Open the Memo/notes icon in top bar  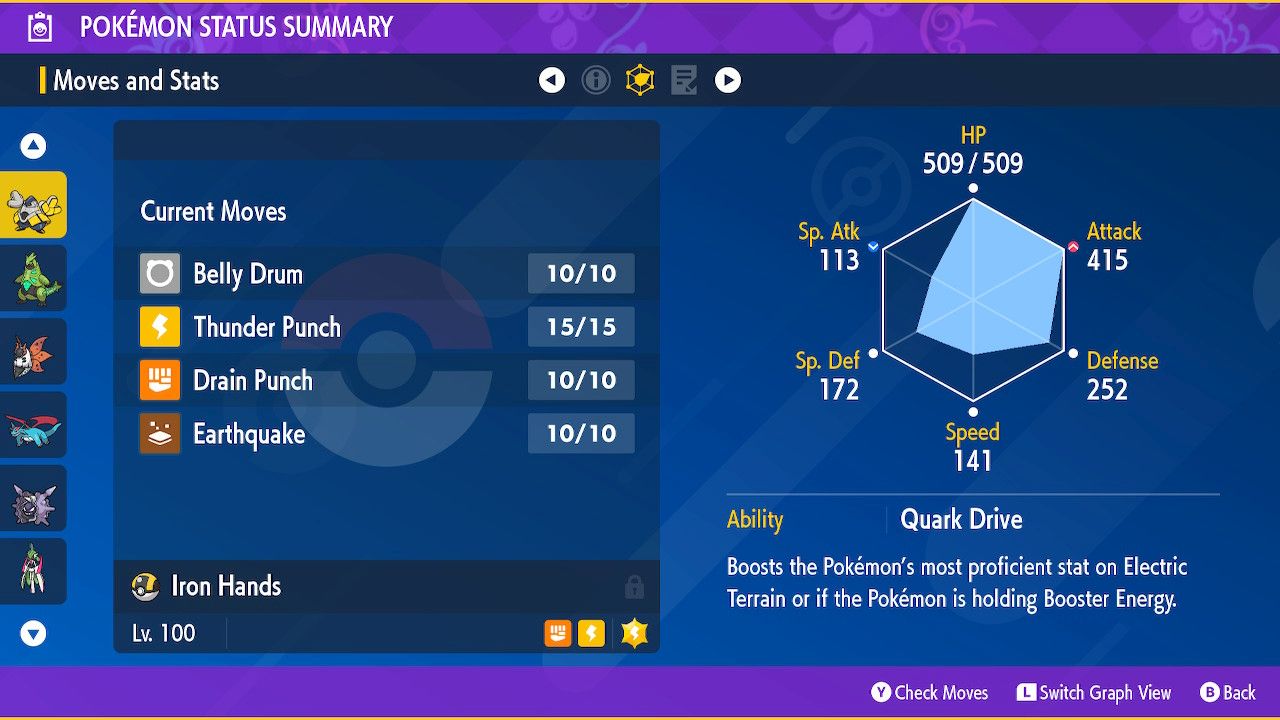(x=684, y=80)
